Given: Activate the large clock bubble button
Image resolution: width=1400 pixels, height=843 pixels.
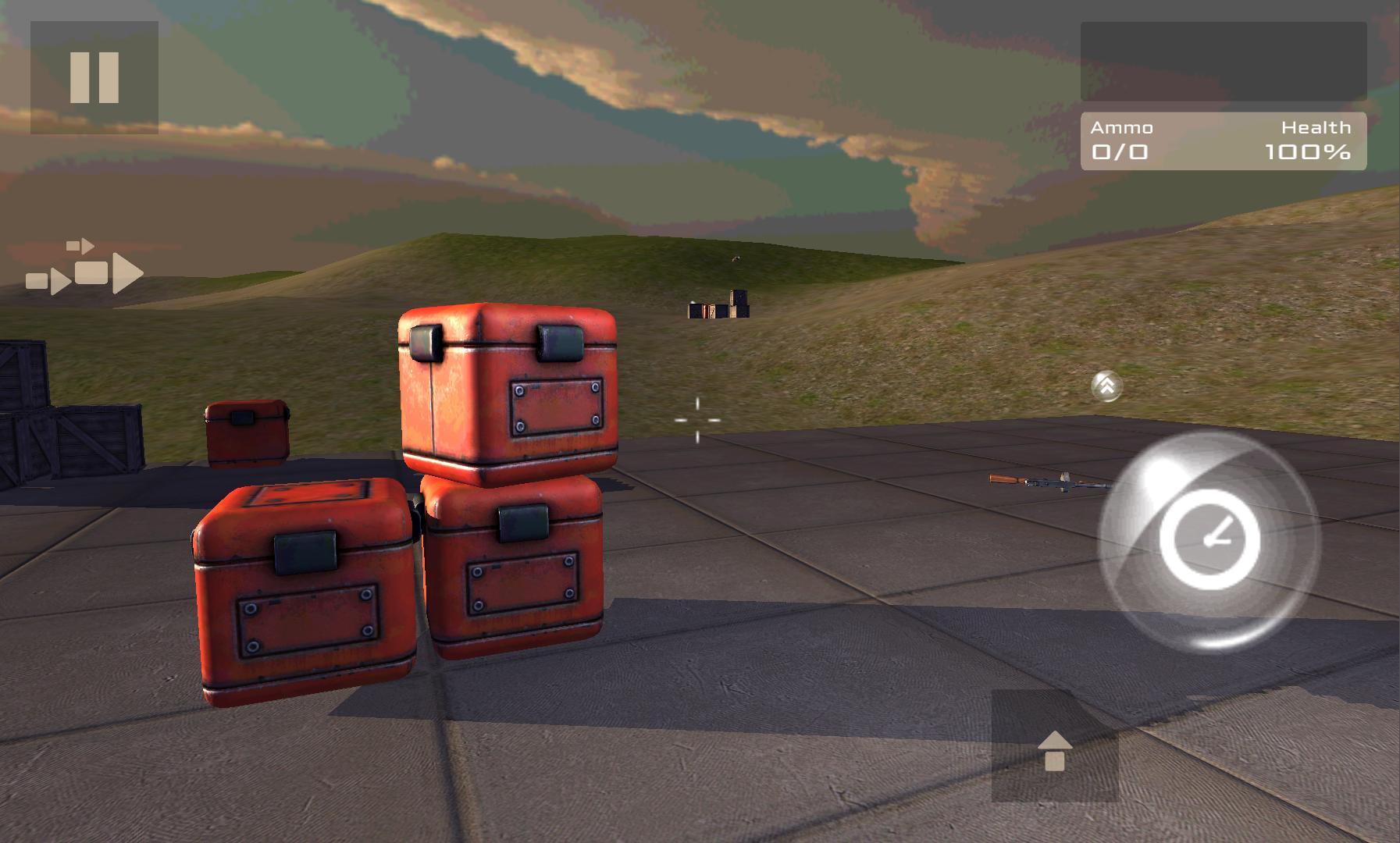Looking at the screenshot, I should tap(1209, 540).
